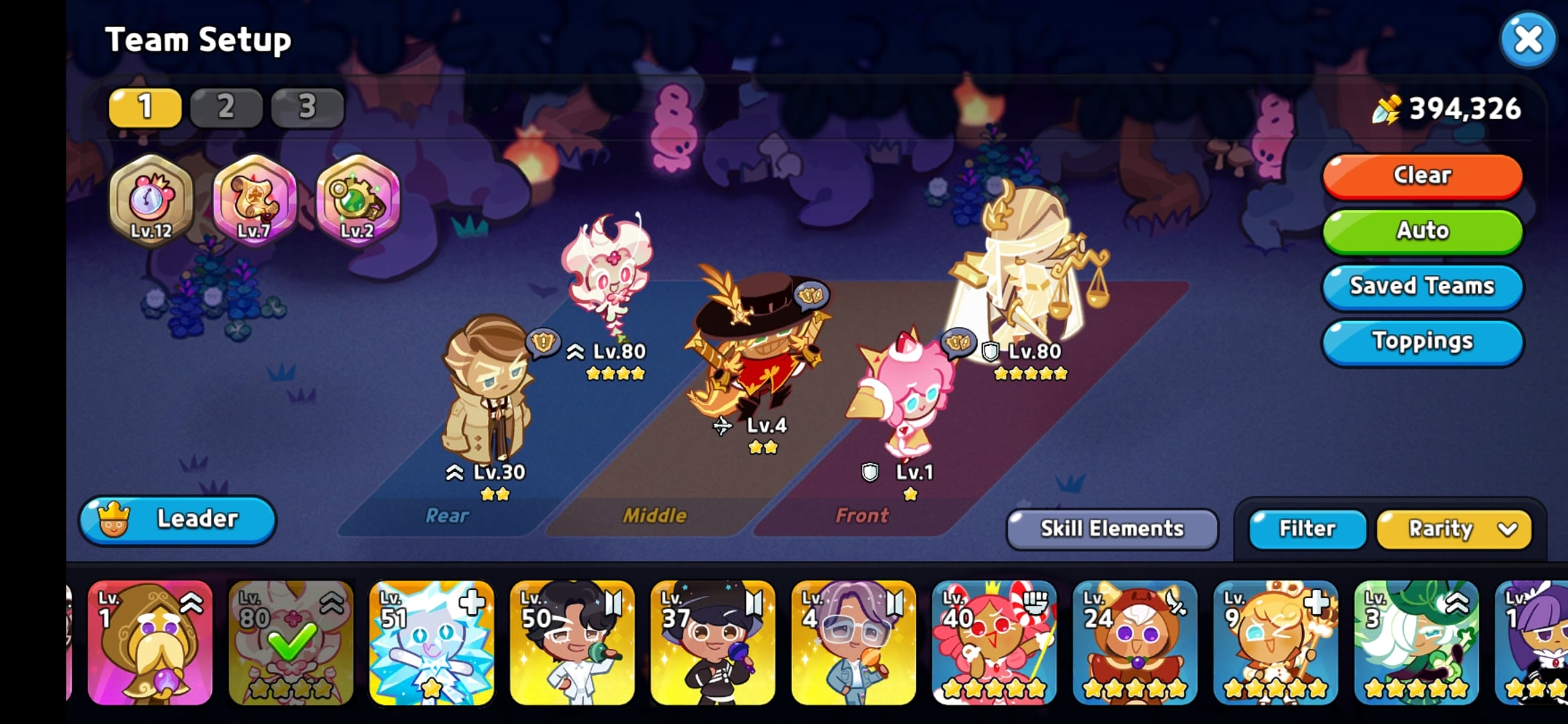Open Saved Teams
This screenshot has height=724, width=1568.
tap(1422, 286)
